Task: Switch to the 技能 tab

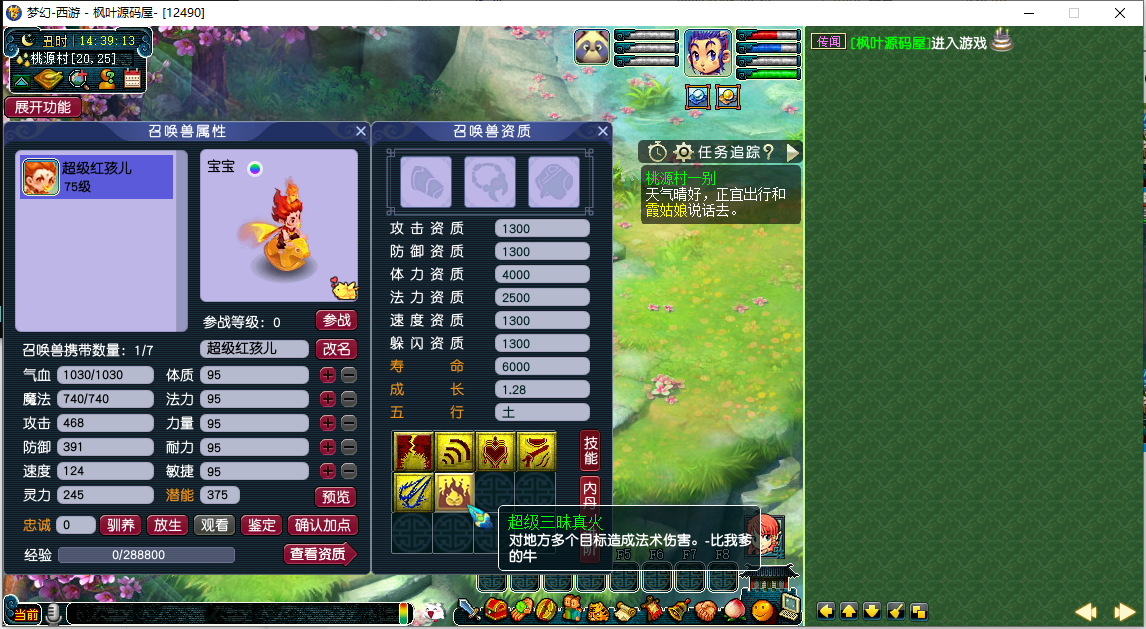Action: pos(591,451)
